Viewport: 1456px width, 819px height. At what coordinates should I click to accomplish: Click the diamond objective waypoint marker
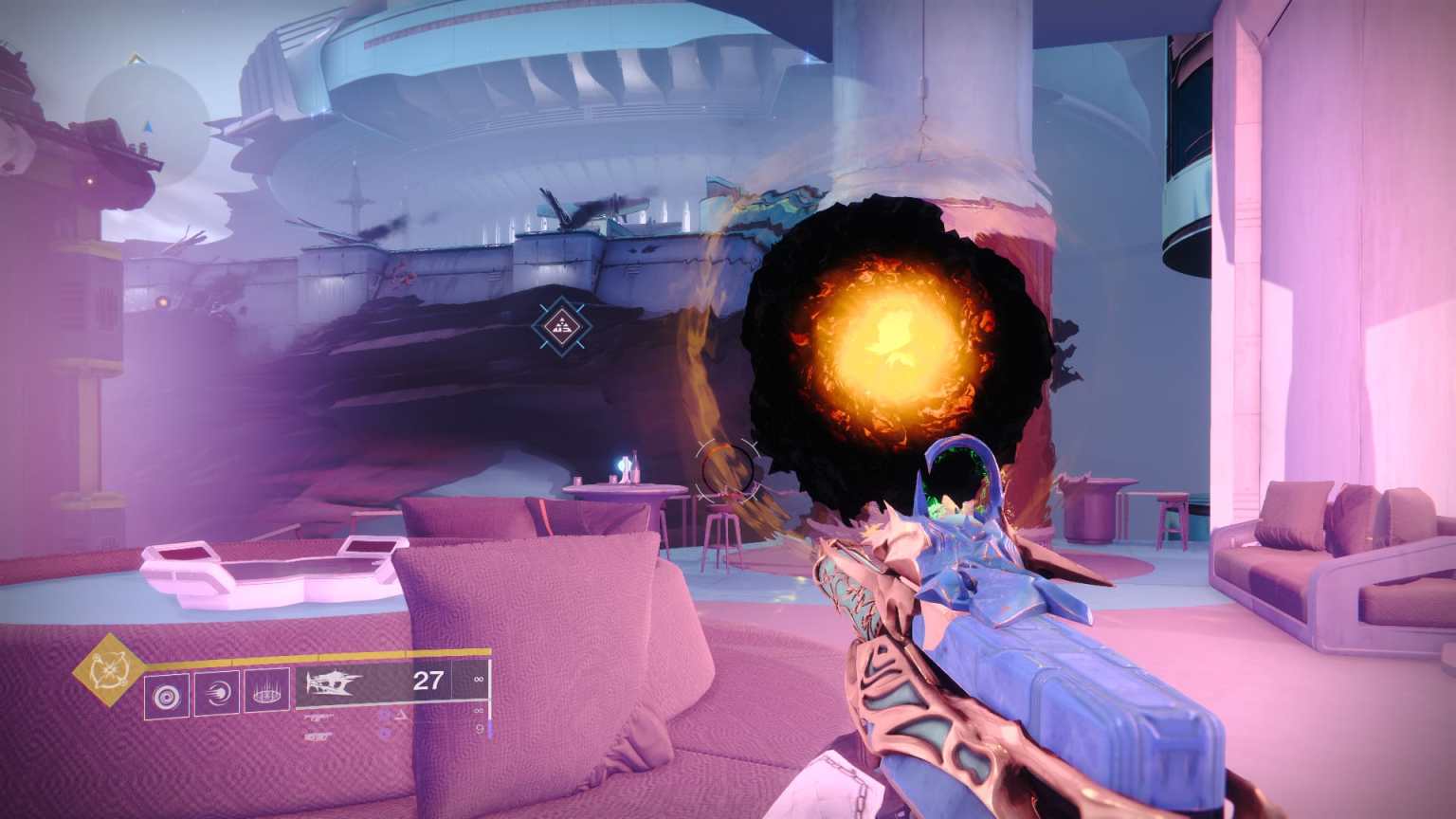coord(561,326)
